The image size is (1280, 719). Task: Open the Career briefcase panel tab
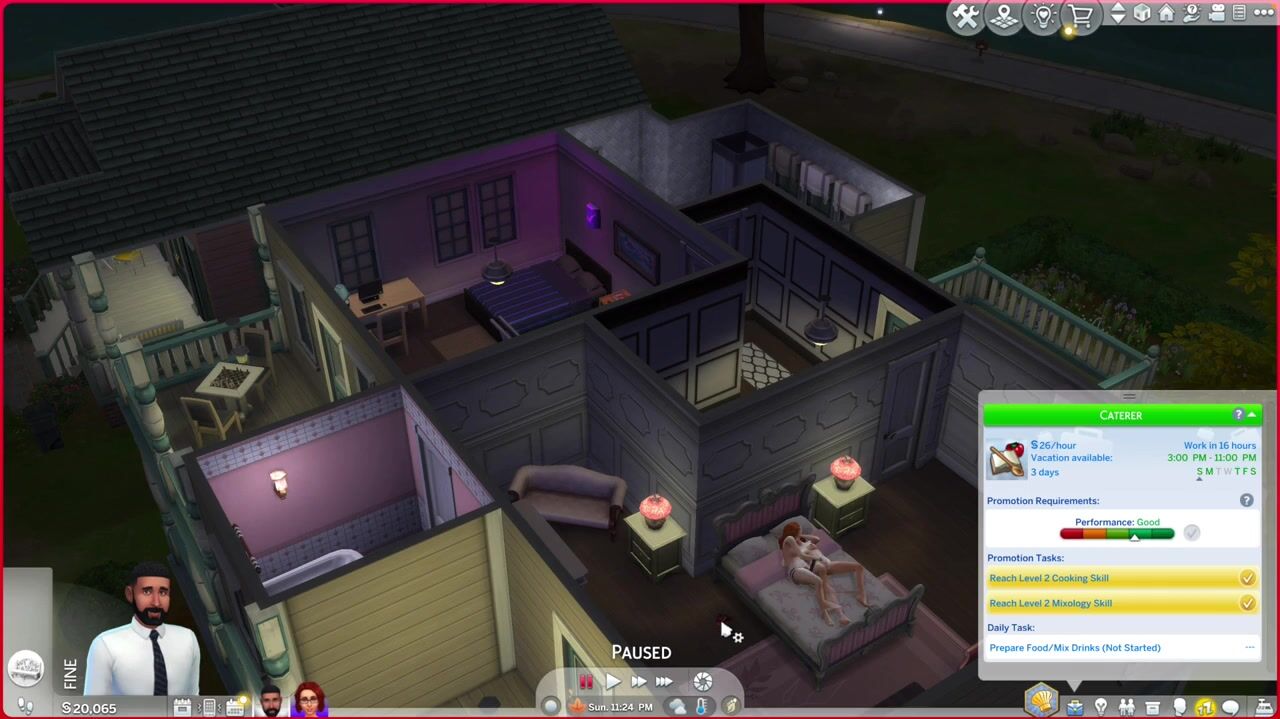[1074, 707]
